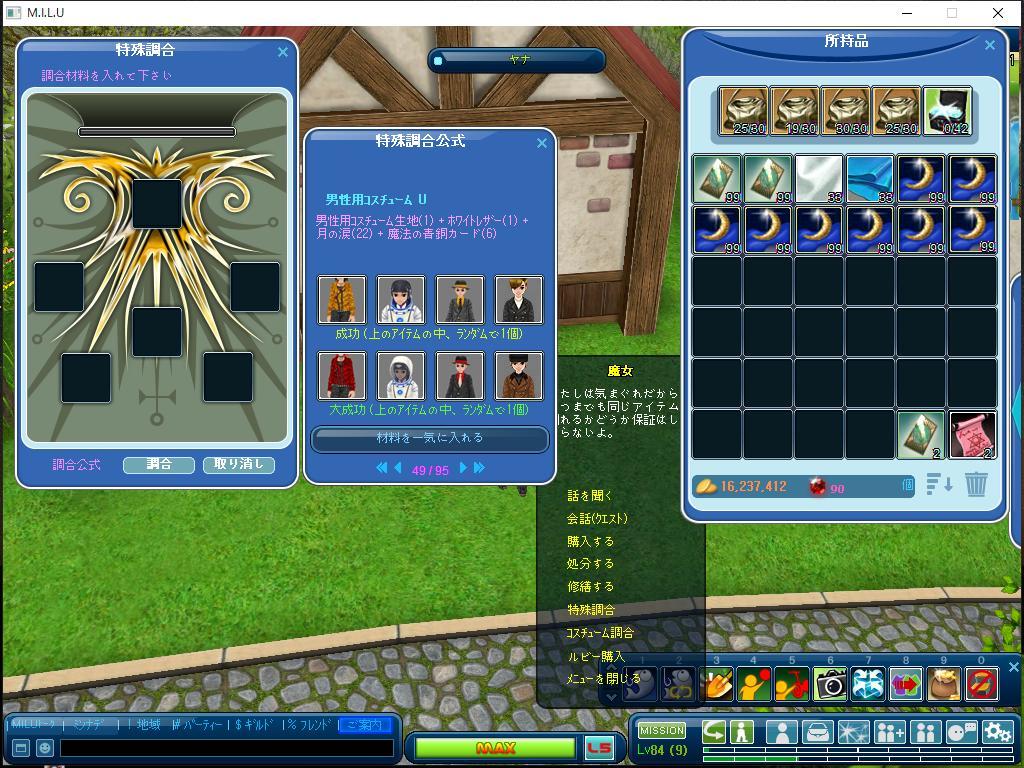Viewport: 1024px width, 768px height.
Task: Go to the next recipe page
Action: pyautogui.click(x=463, y=468)
